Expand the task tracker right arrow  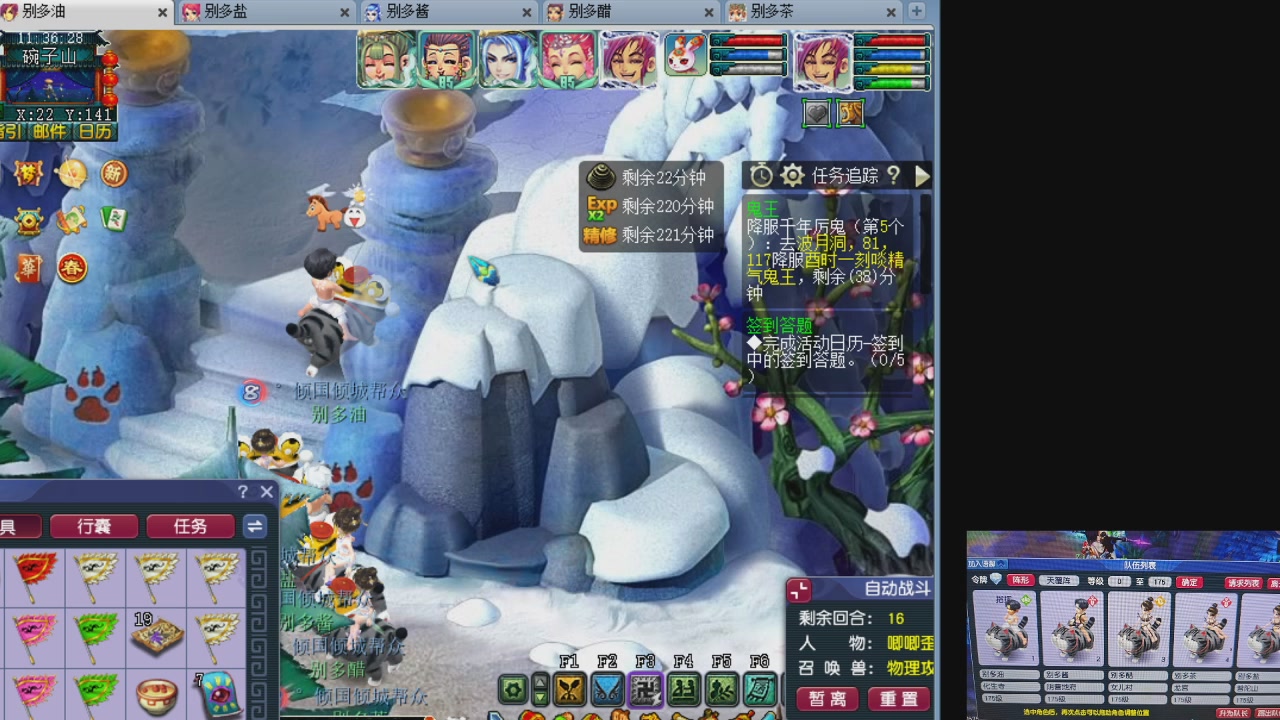(x=922, y=176)
